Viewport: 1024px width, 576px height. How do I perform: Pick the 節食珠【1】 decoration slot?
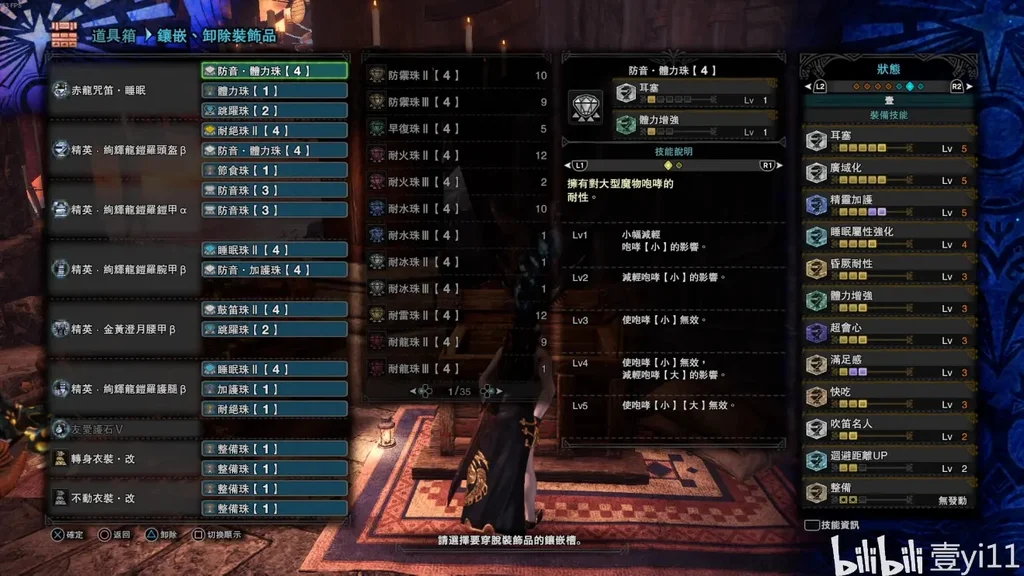(x=274, y=170)
